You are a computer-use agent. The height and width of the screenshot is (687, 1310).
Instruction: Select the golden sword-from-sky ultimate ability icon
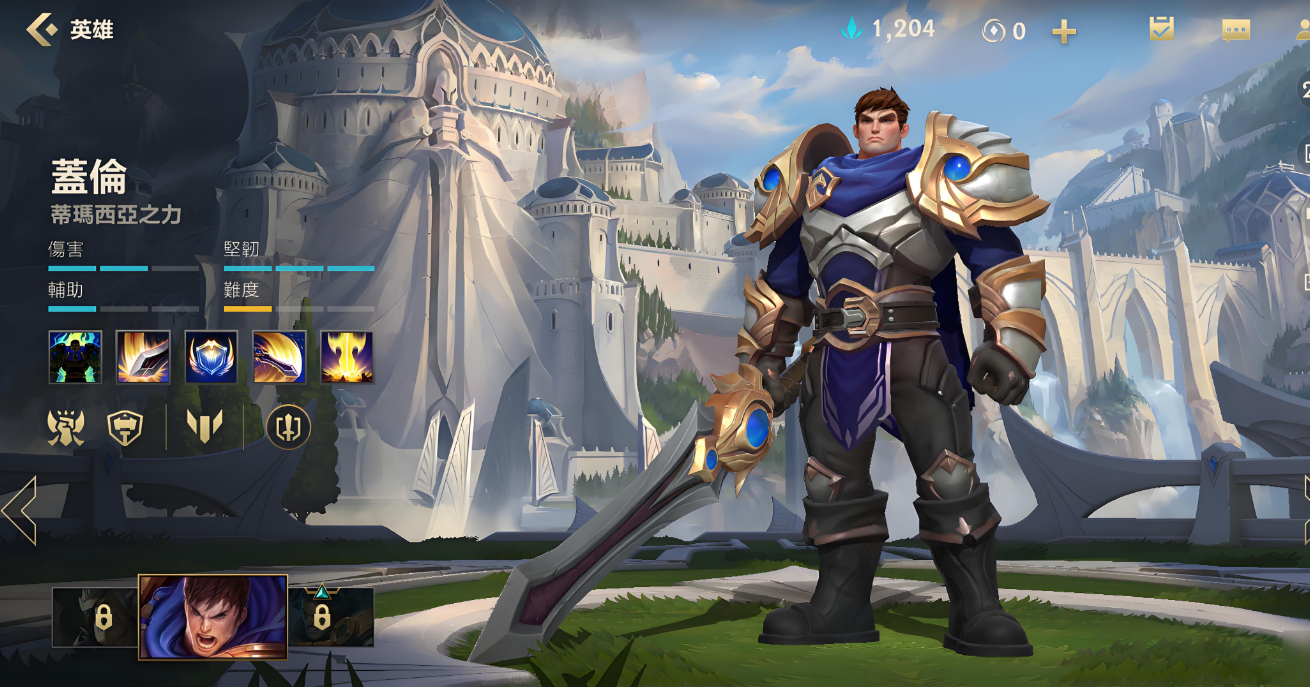pyautogui.click(x=347, y=357)
